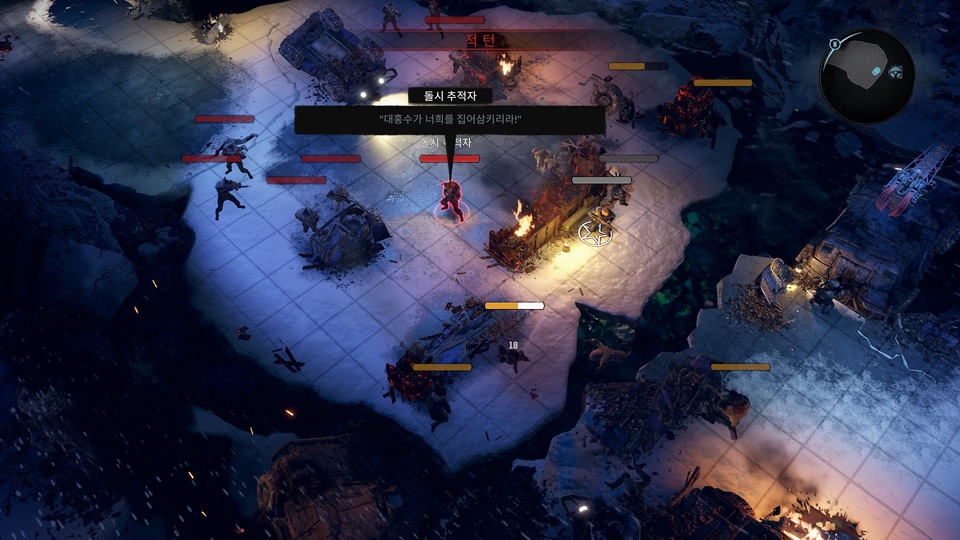Click the steering wheel vehicle marker on minimap
960x540 pixels.
pyautogui.click(x=894, y=71)
